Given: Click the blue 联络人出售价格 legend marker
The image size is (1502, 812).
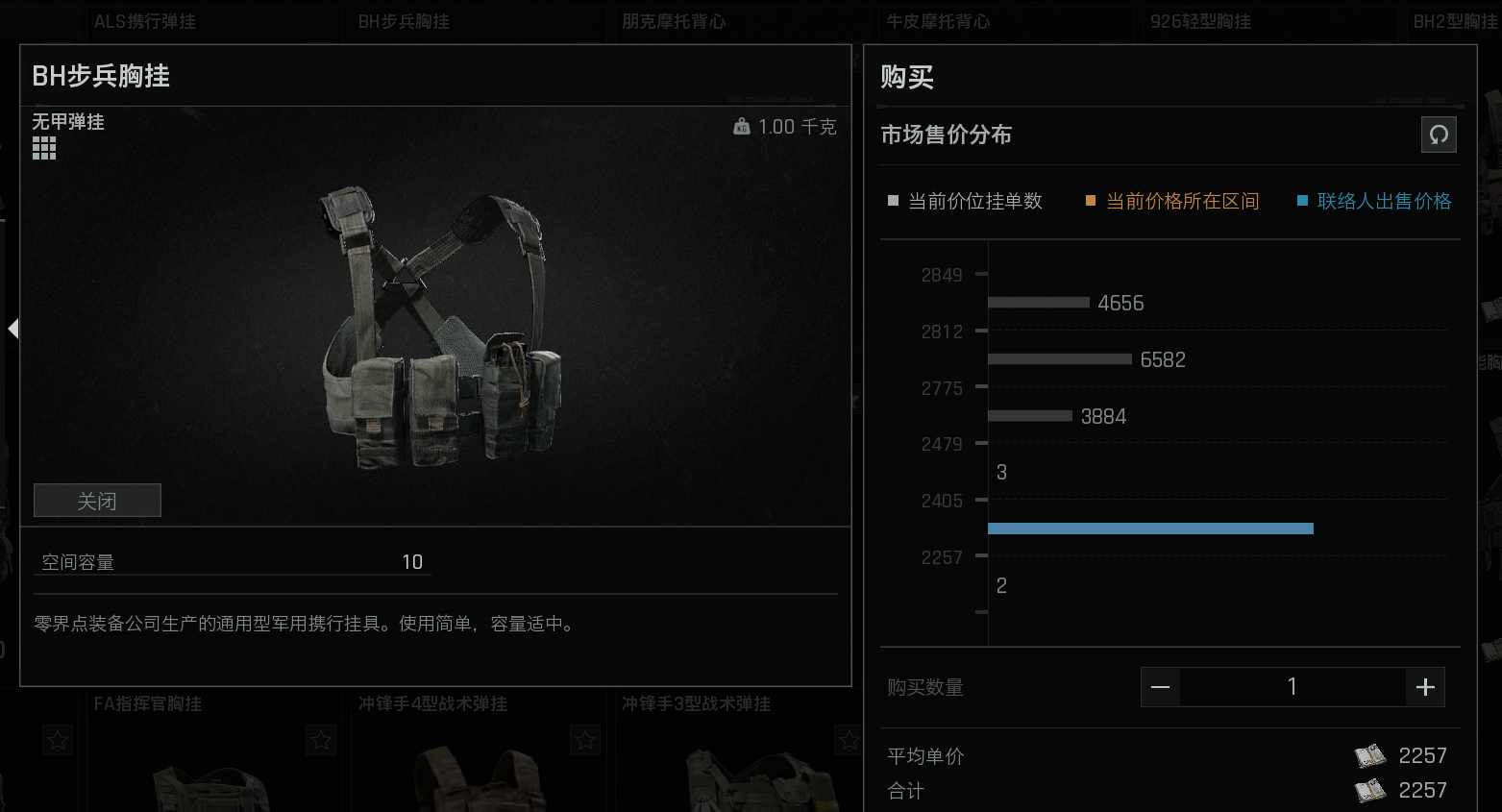Looking at the screenshot, I should [1302, 201].
